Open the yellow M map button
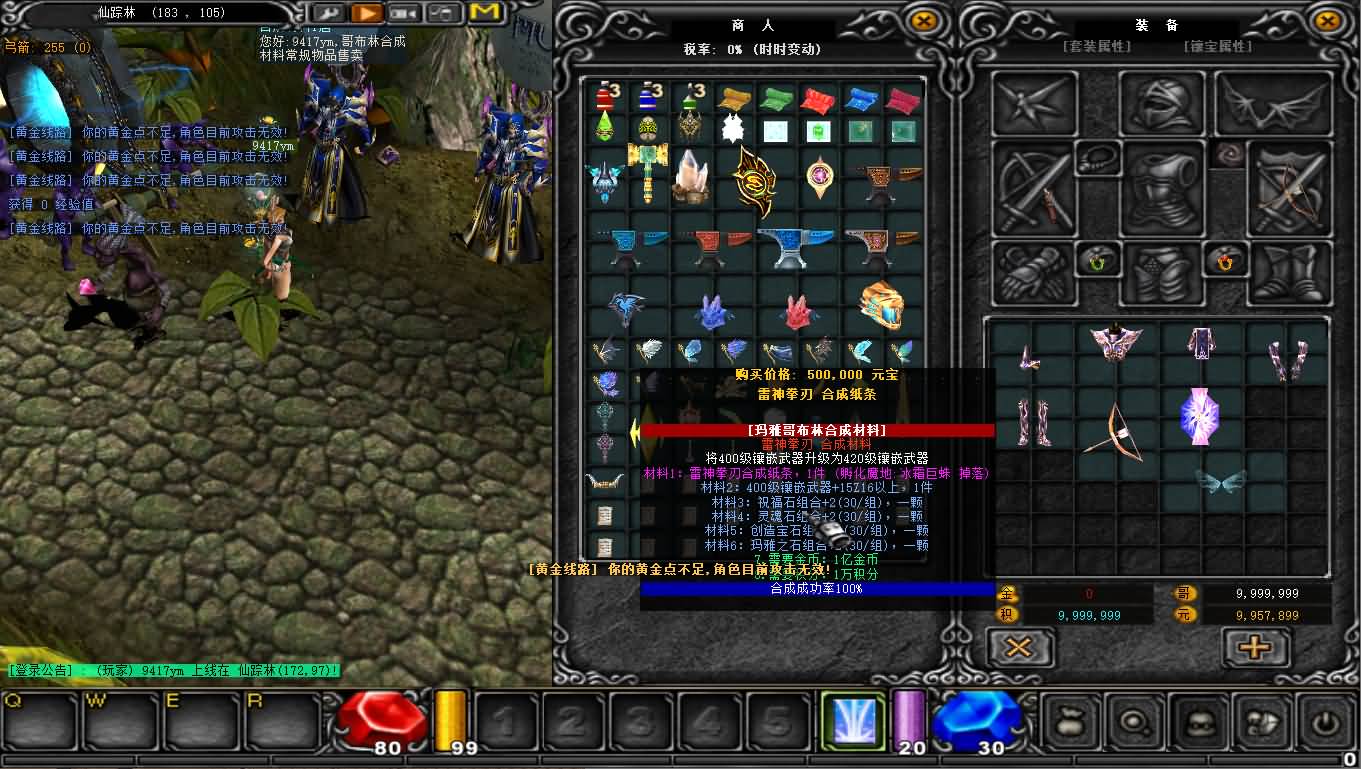The image size is (1361, 769). coord(484,13)
